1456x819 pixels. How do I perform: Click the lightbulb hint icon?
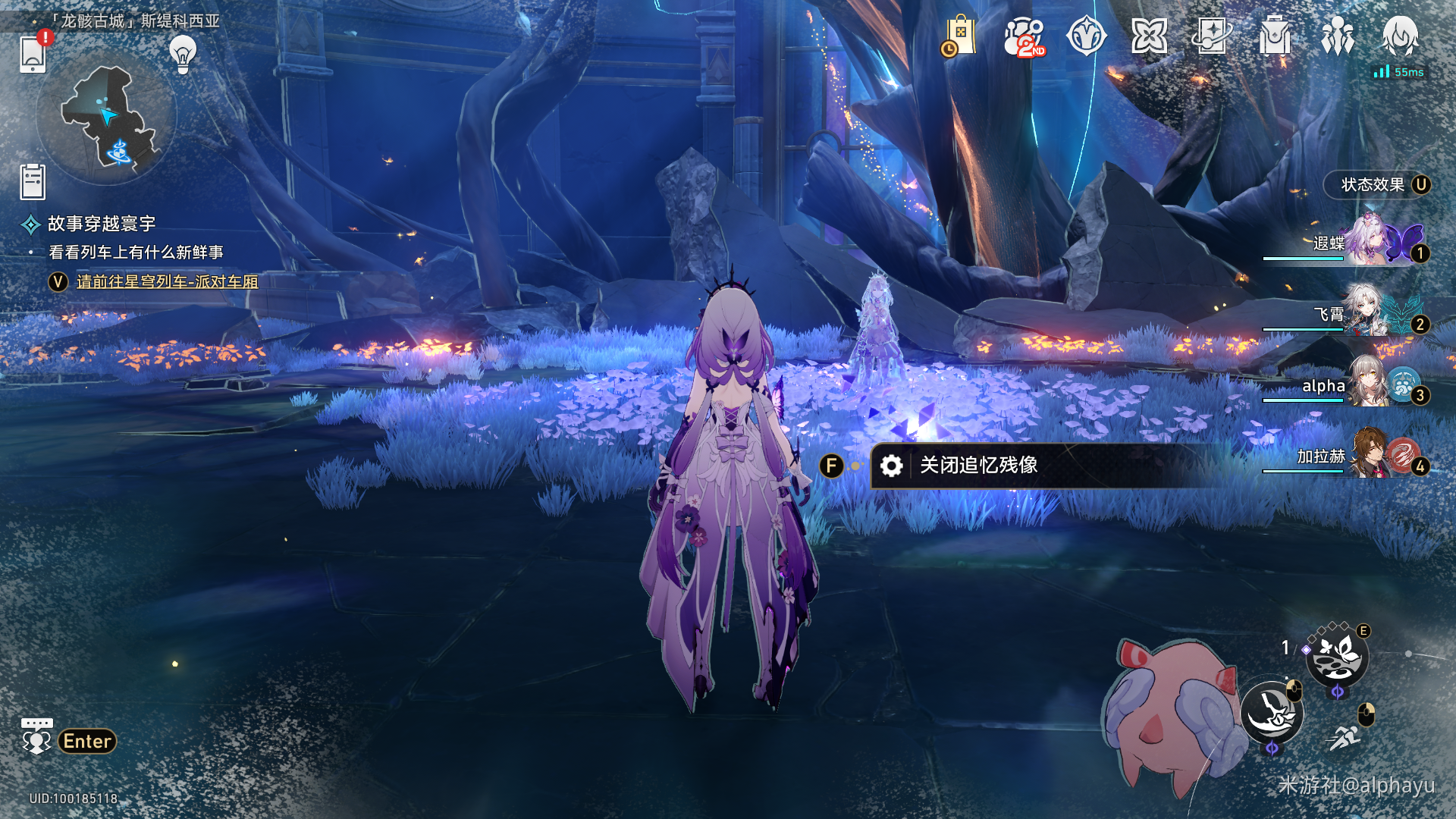(182, 54)
